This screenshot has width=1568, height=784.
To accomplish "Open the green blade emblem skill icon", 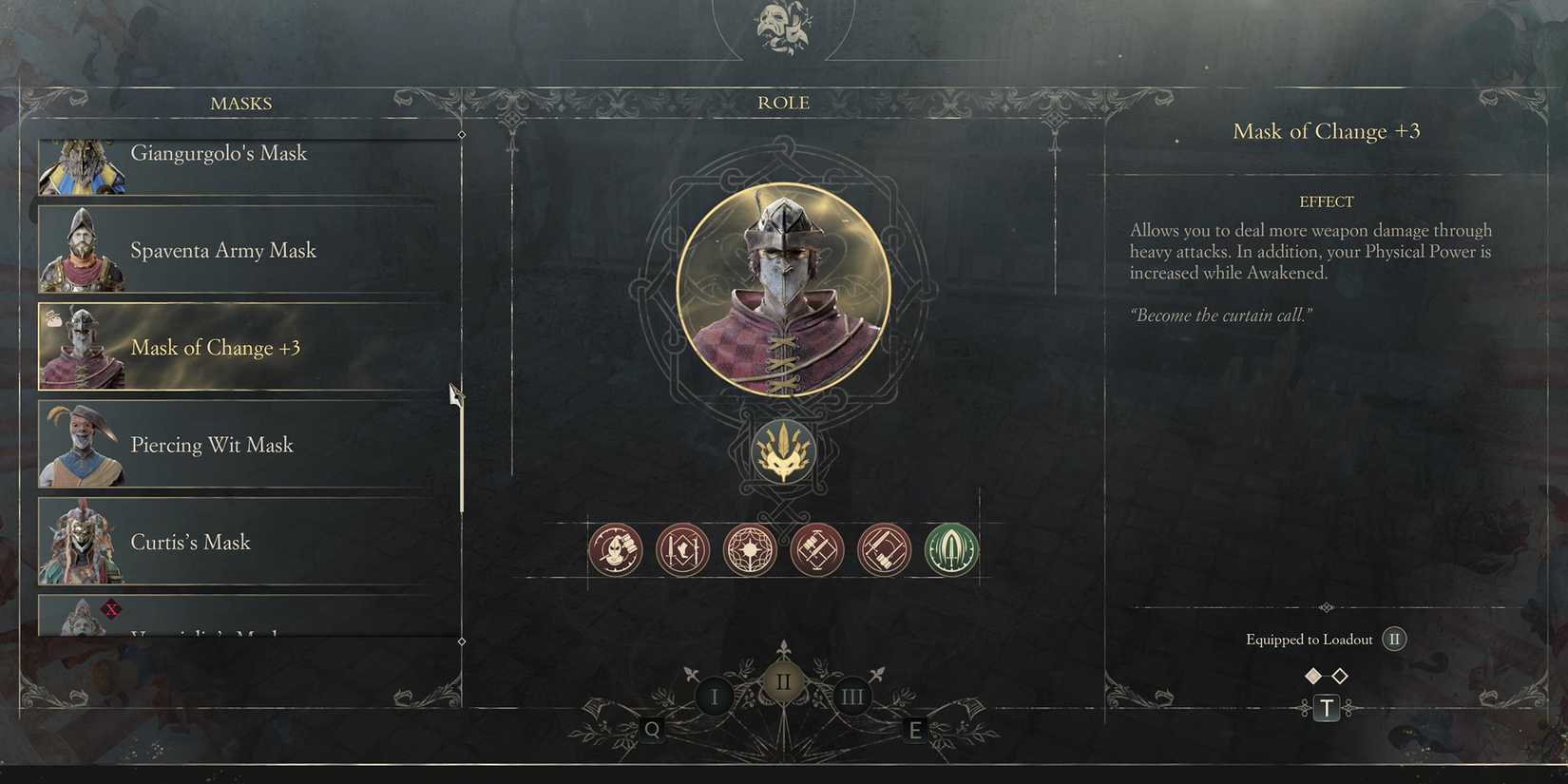I will pyautogui.click(x=949, y=549).
